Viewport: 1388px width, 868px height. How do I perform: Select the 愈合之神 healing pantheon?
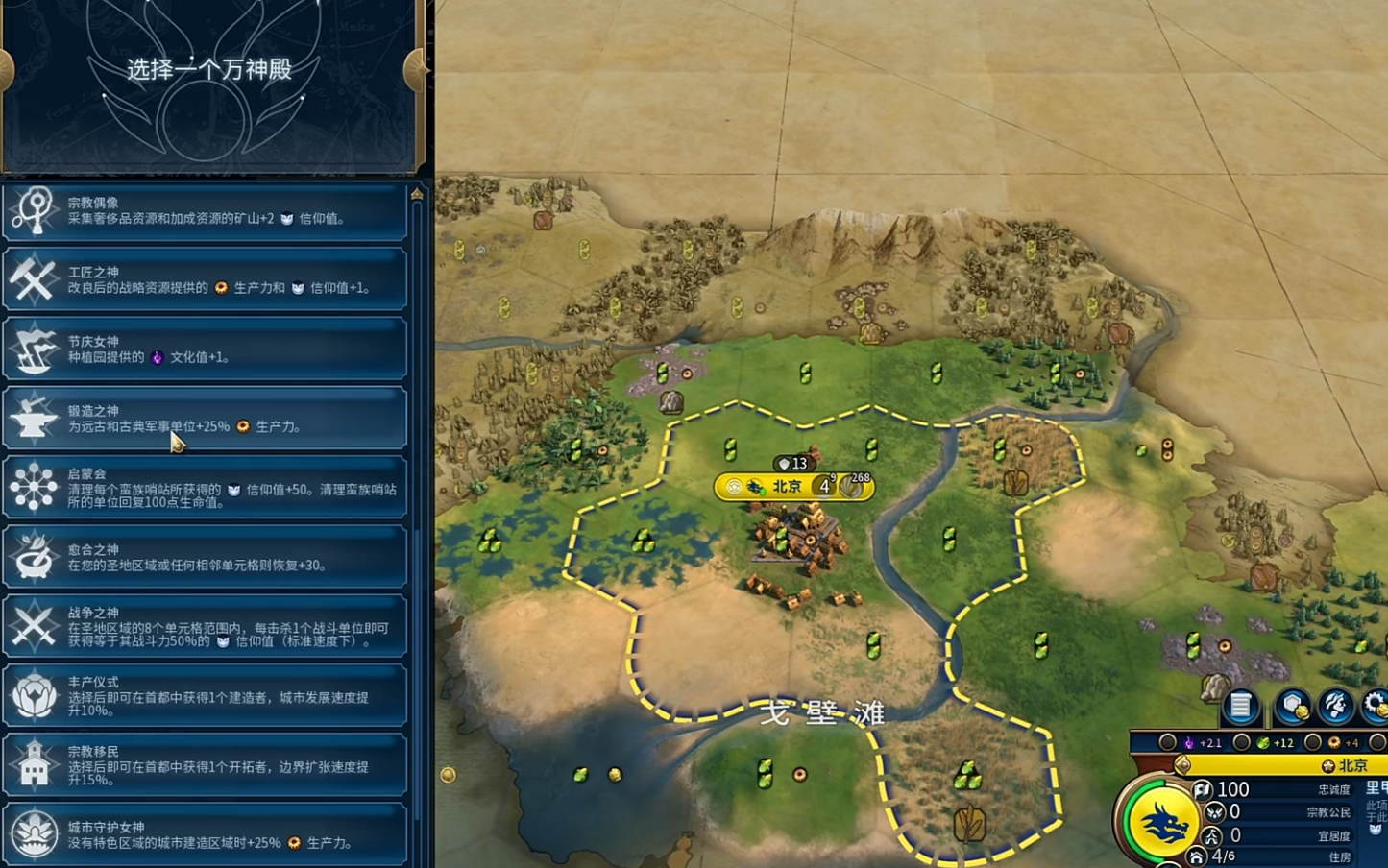coord(206,557)
